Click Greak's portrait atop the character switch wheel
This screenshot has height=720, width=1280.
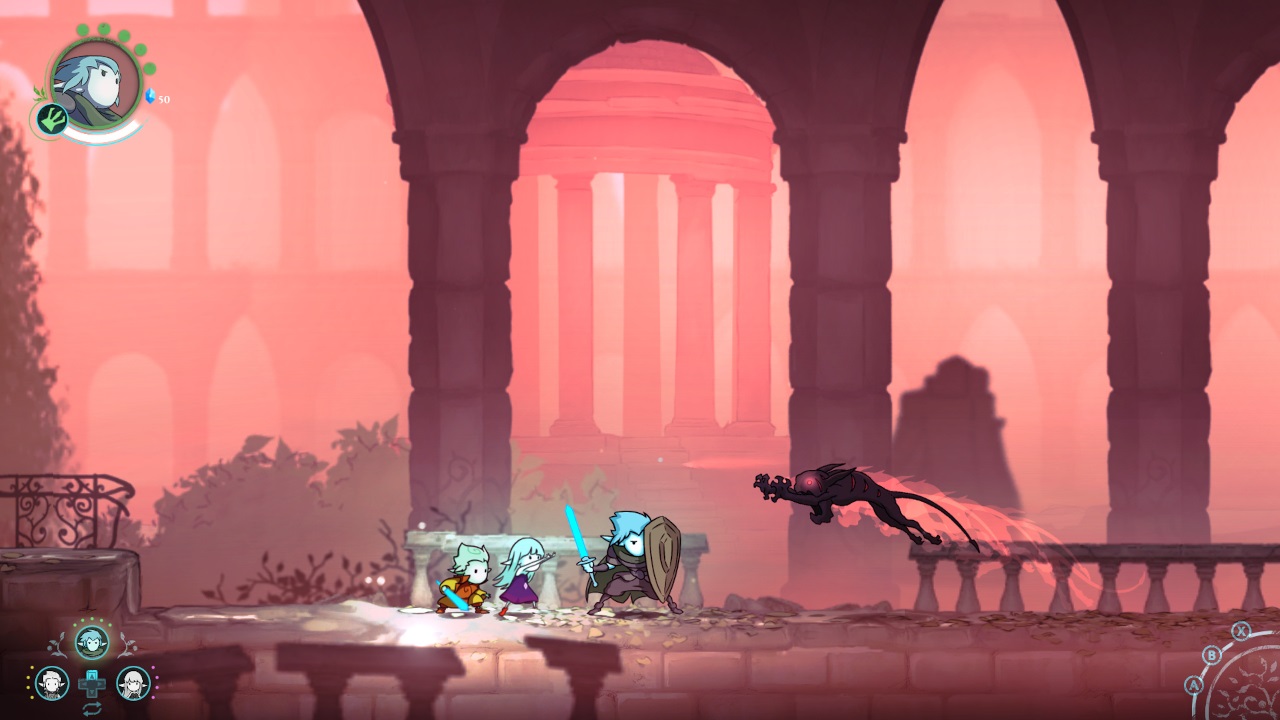click(x=91, y=642)
